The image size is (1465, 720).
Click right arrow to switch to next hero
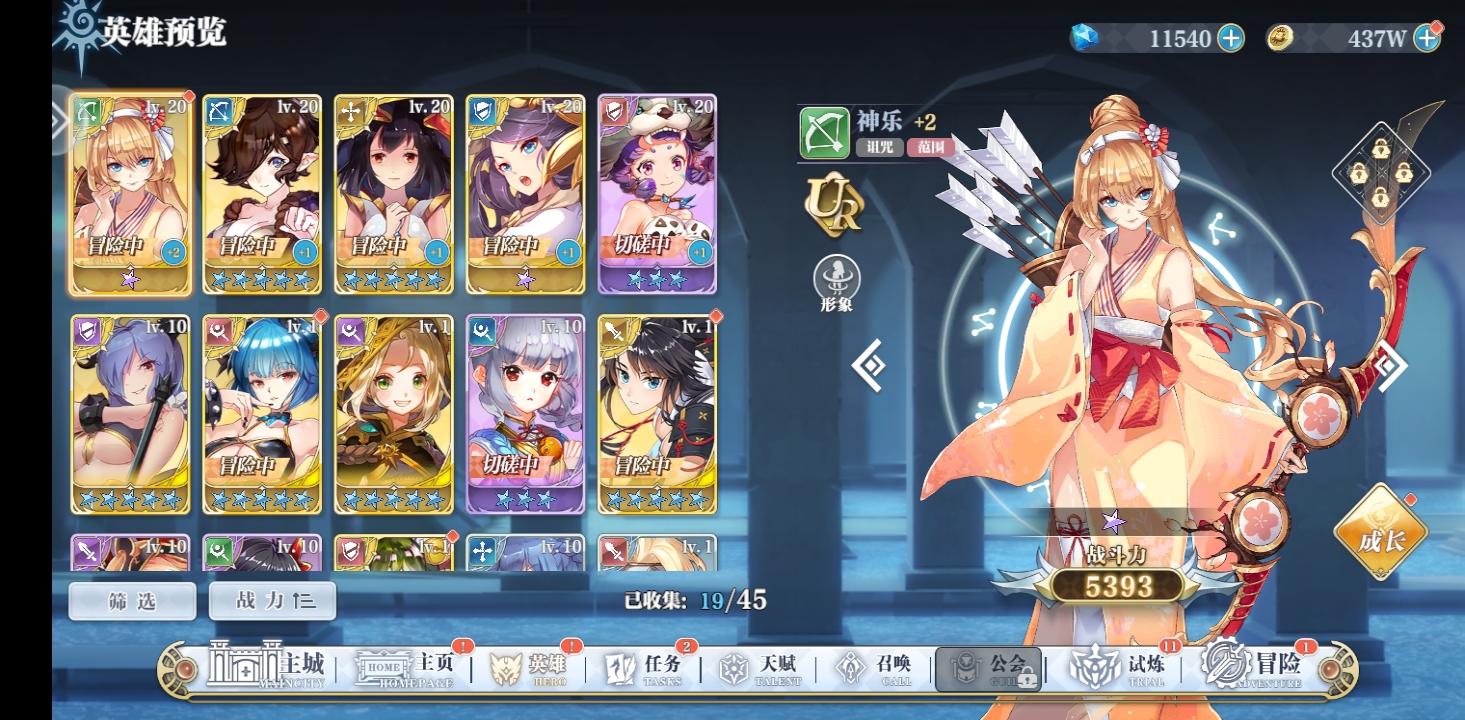(x=1389, y=365)
